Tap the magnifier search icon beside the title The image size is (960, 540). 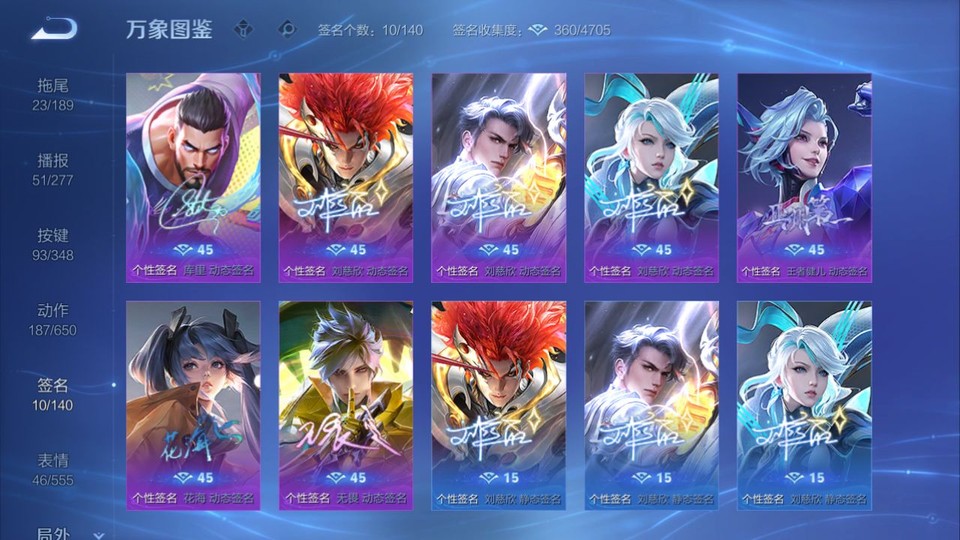[288, 29]
